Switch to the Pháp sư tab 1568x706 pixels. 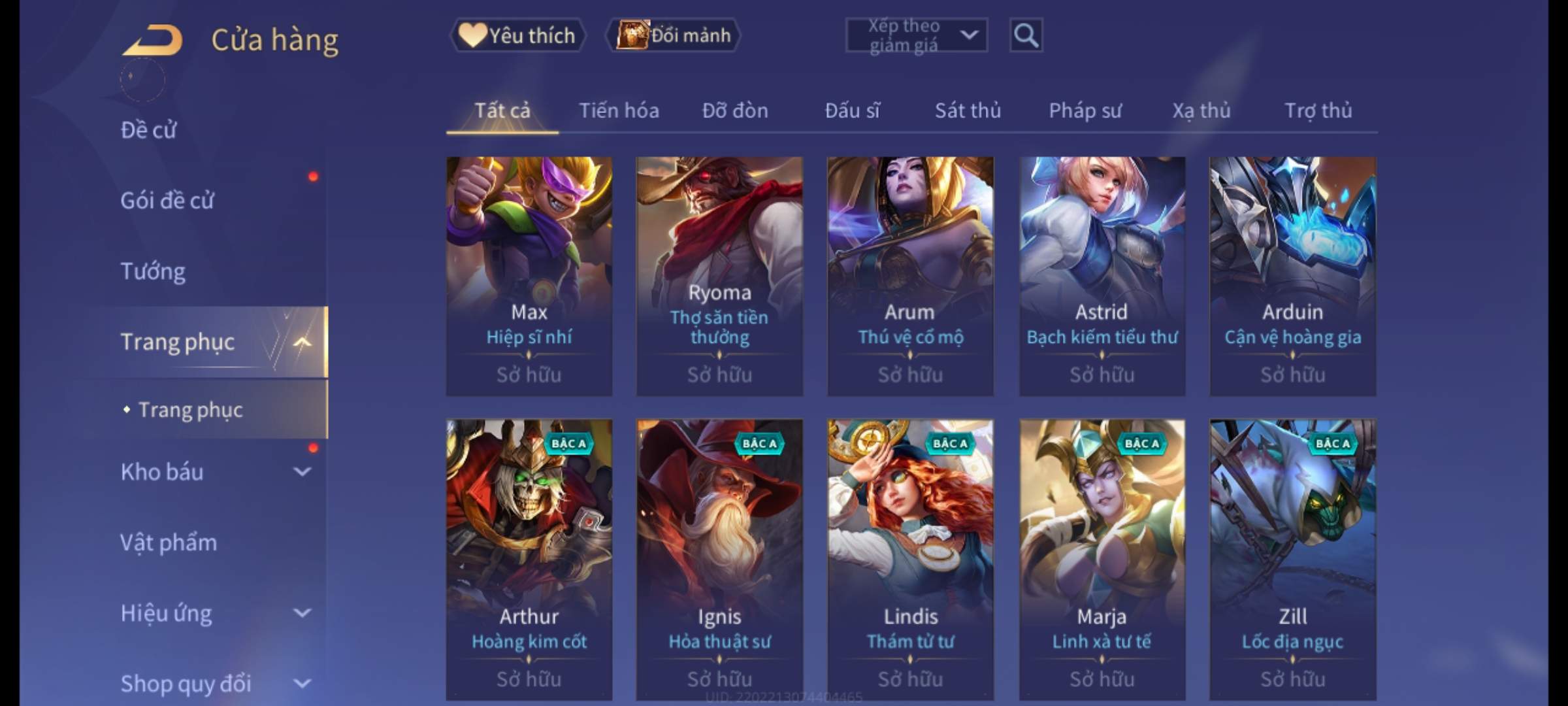(x=1085, y=110)
